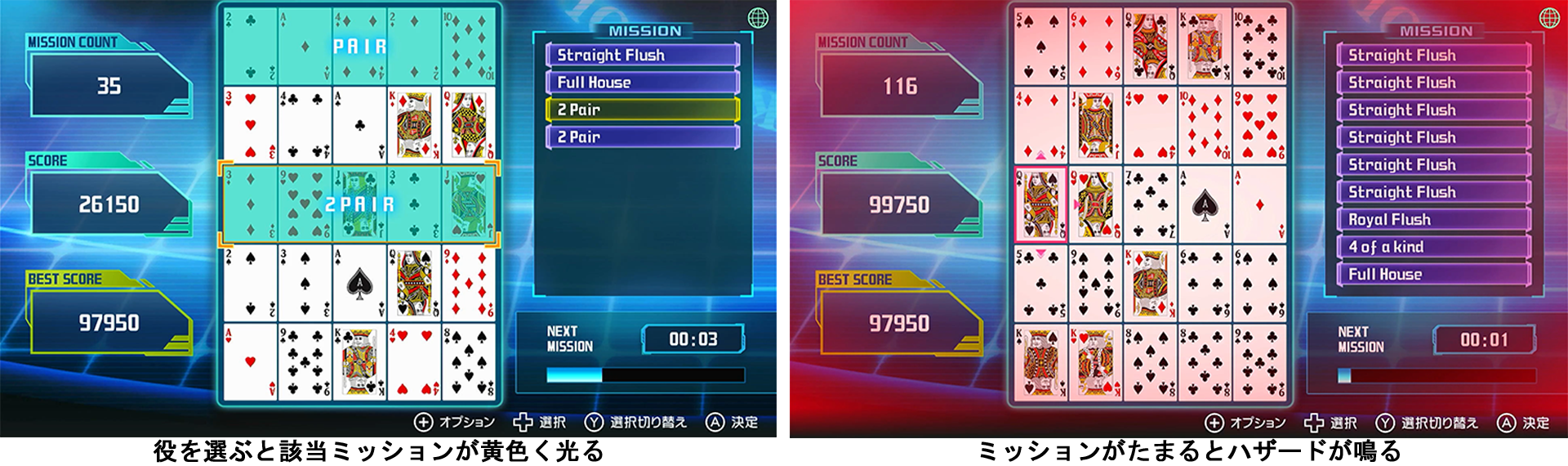
Task: Choose the 5 of clubs card
Action: pyautogui.click(x=1040, y=285)
